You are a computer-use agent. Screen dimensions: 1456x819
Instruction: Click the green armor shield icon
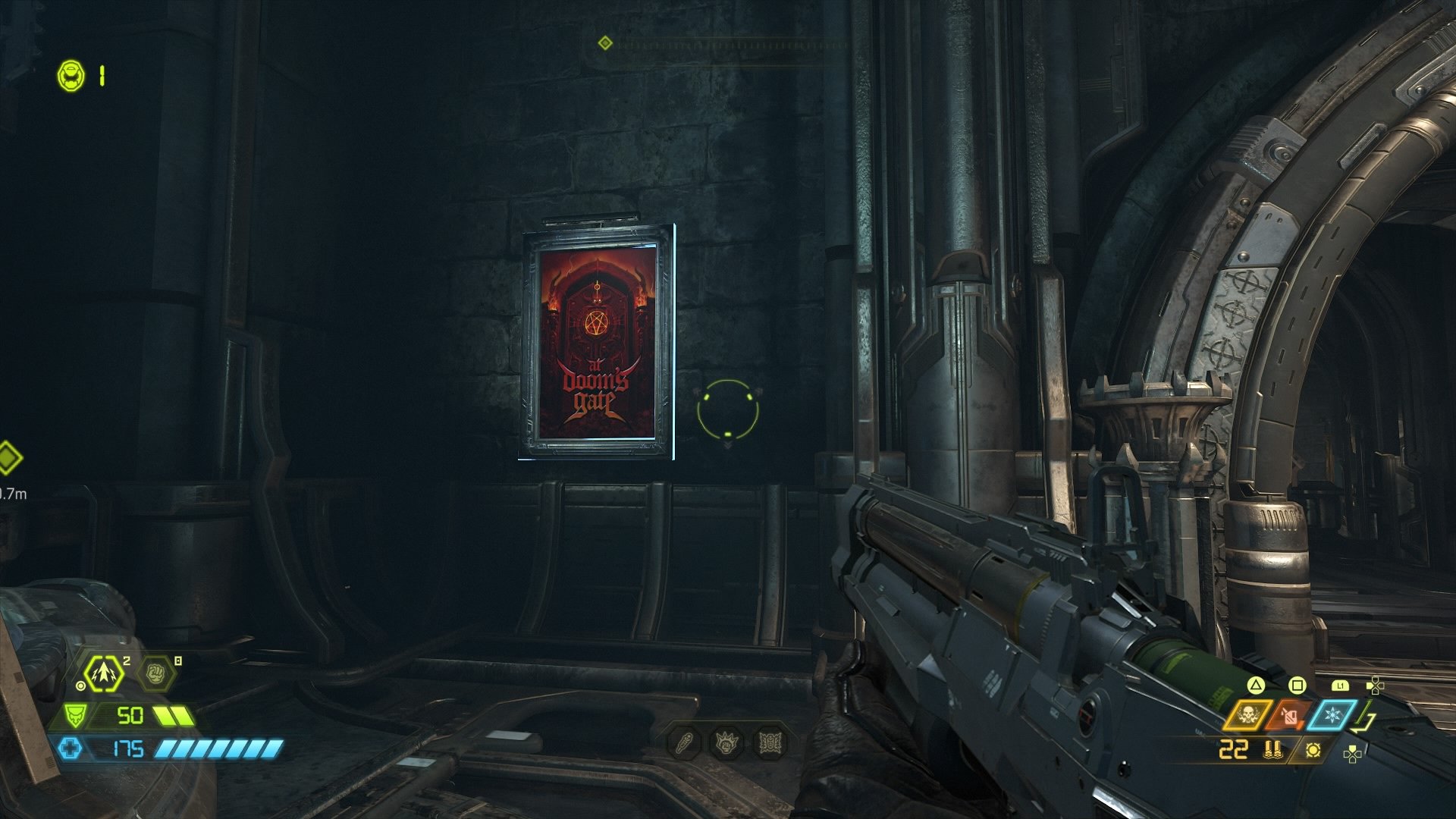click(x=76, y=715)
